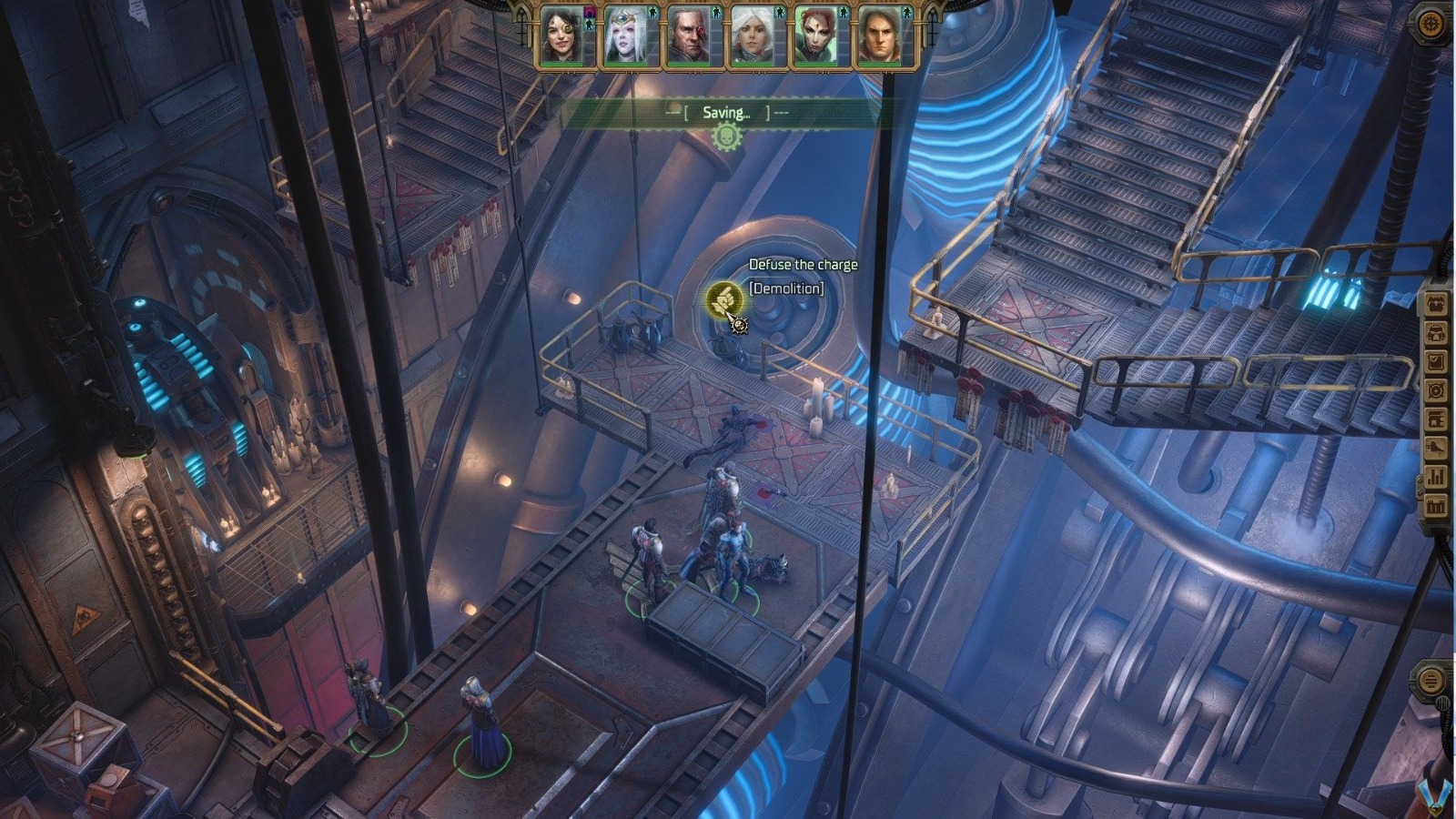The image size is (1456, 819).
Task: Open the journal checkmark button
Action: pyautogui.click(x=1436, y=362)
